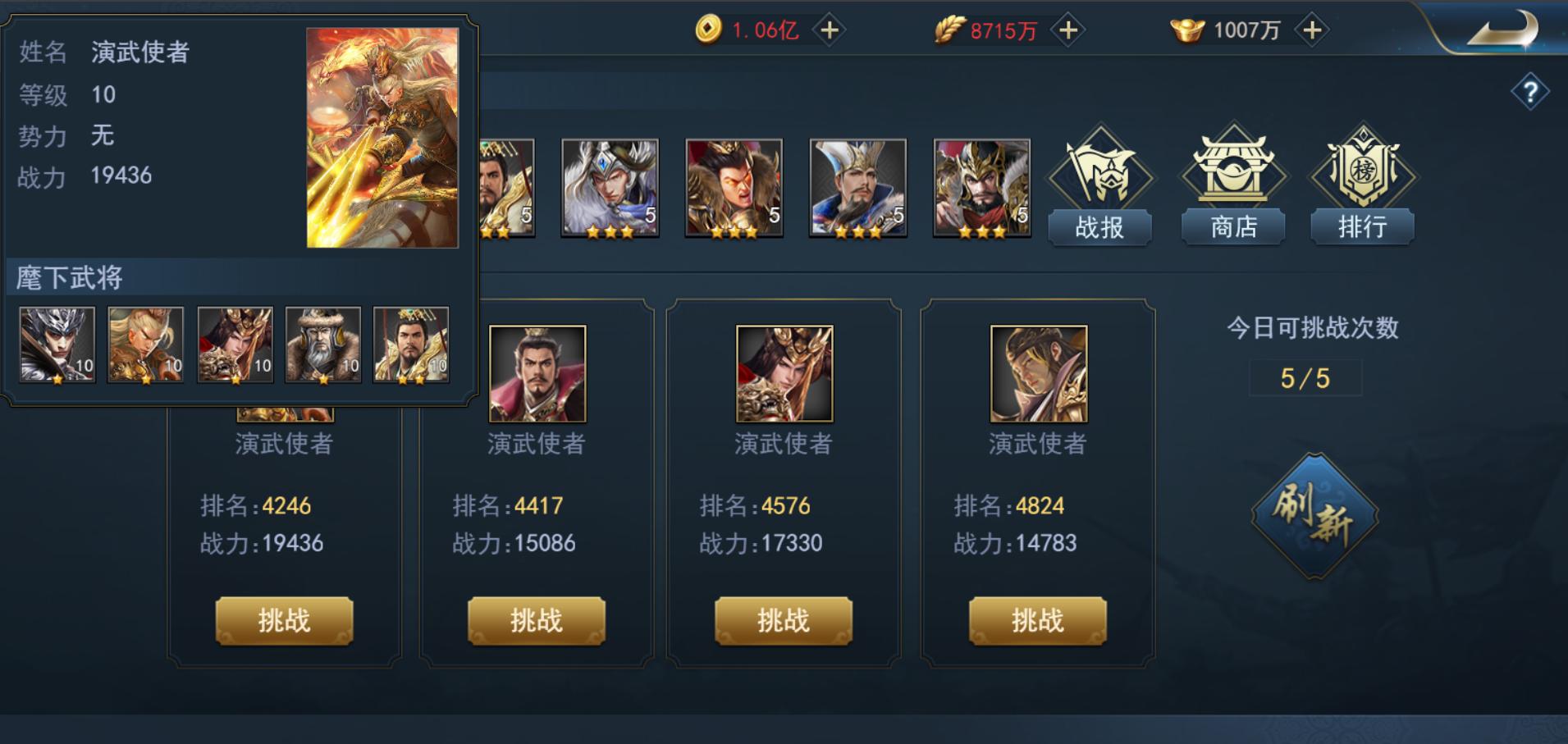Select the first 麾下武将 general portrait
1568x744 pixels.
coord(57,345)
